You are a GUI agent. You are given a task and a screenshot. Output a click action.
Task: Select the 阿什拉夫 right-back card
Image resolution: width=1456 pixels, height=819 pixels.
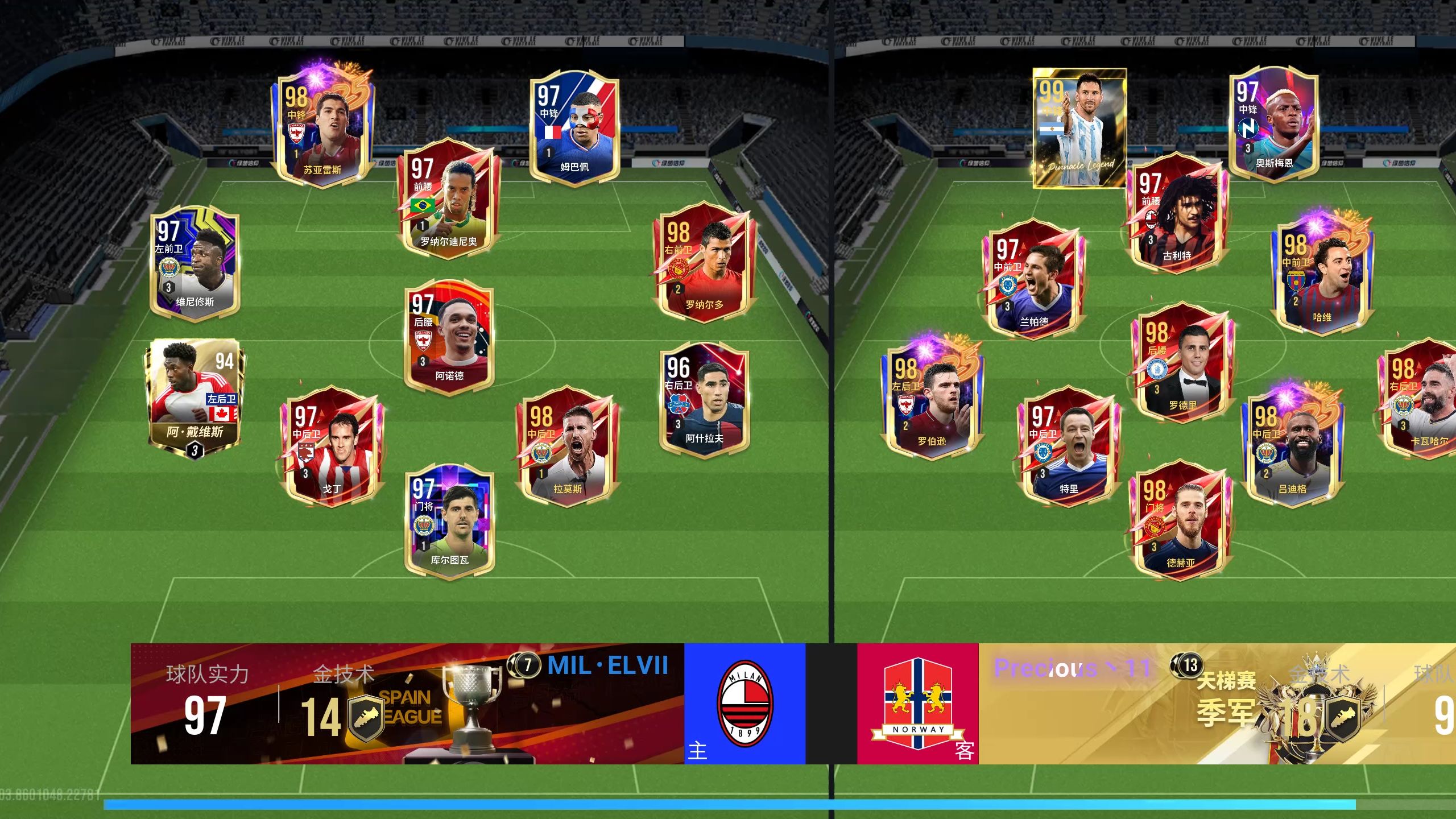704,398
